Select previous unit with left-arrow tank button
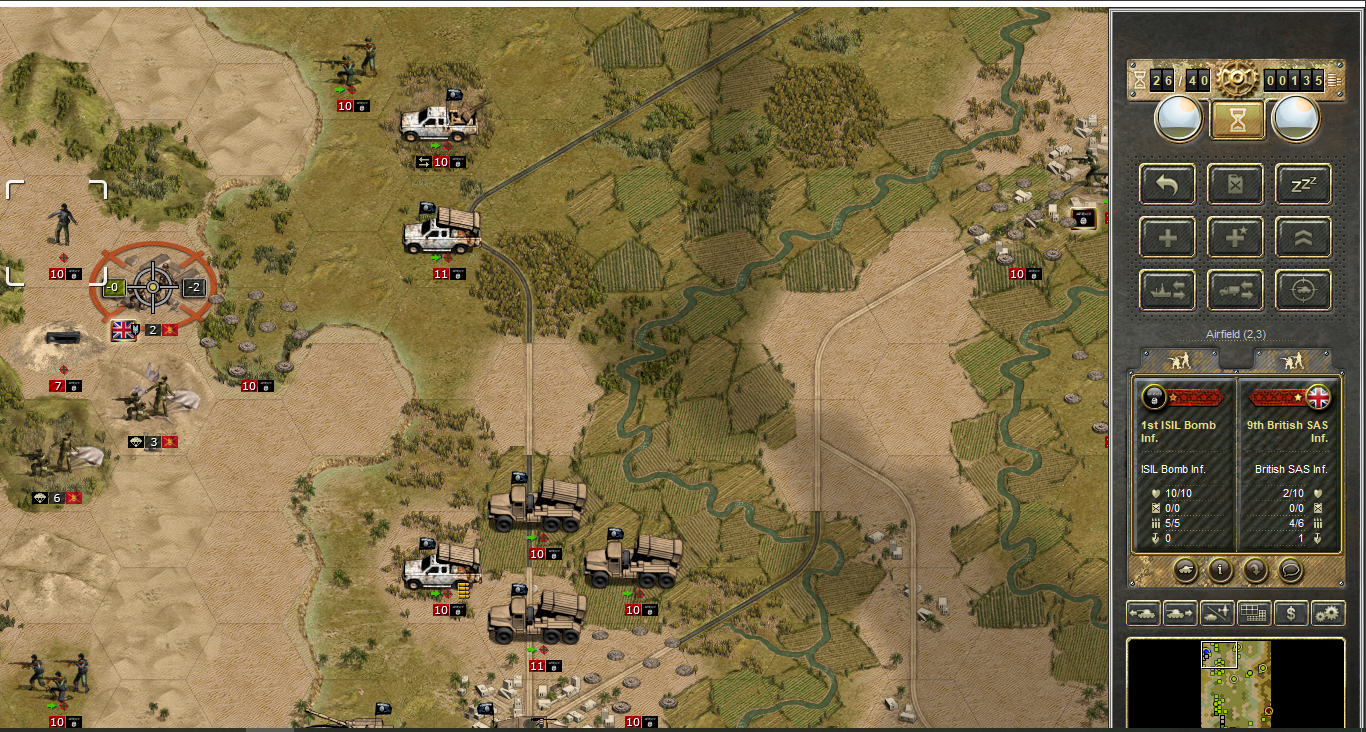 tap(1144, 613)
